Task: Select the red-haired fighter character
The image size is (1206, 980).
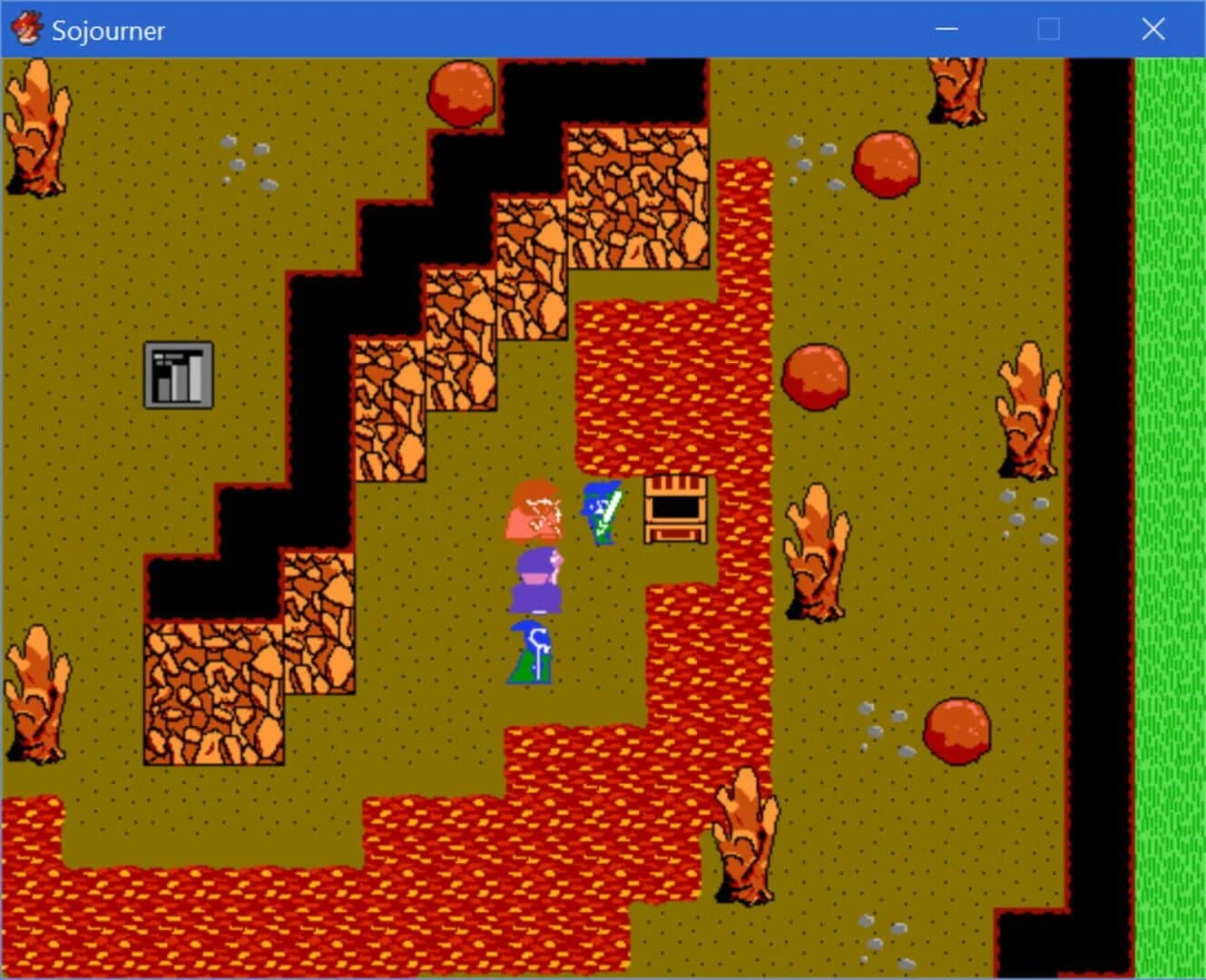Action: coord(535,511)
